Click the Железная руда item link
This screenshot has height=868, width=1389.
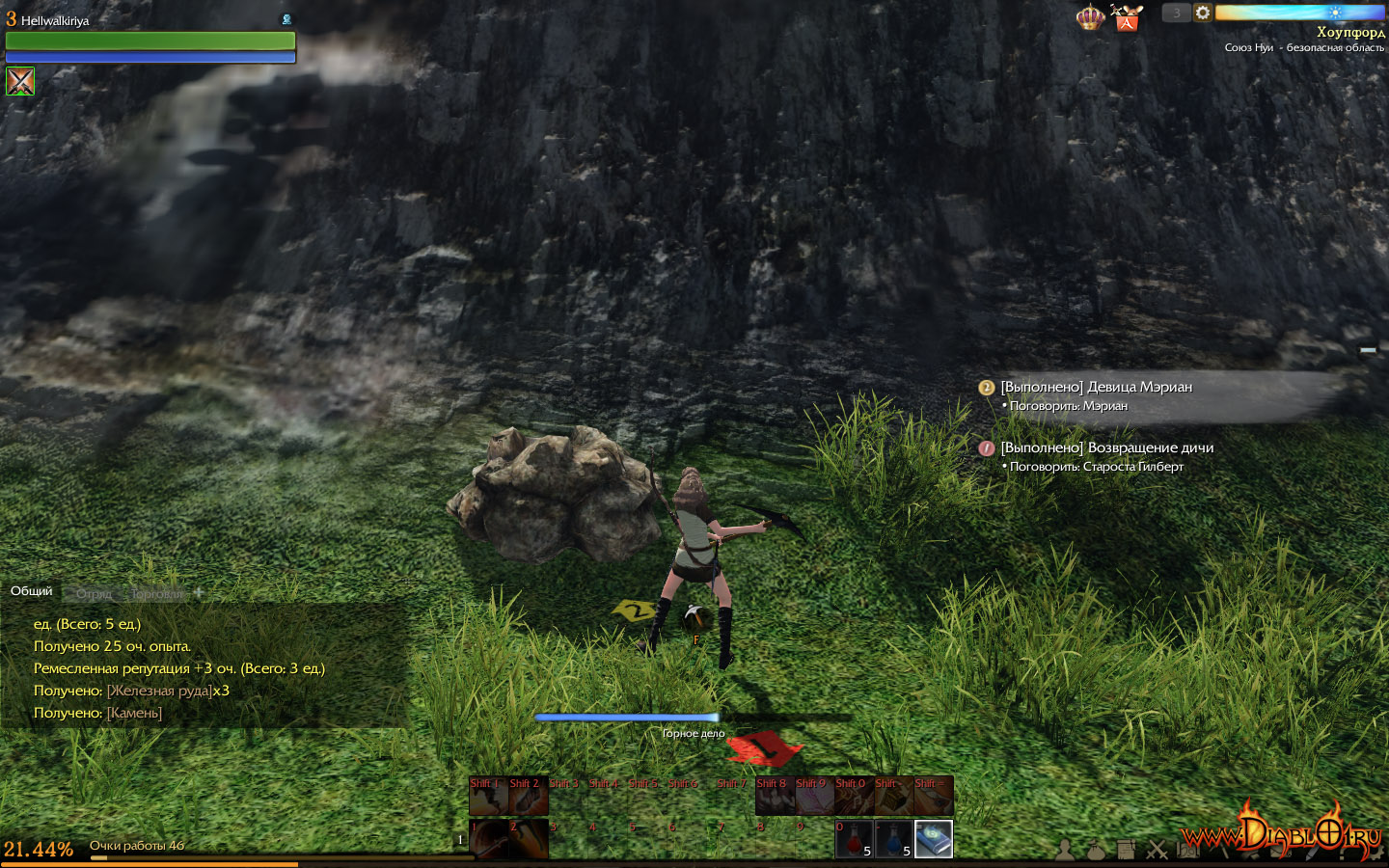[x=159, y=691]
